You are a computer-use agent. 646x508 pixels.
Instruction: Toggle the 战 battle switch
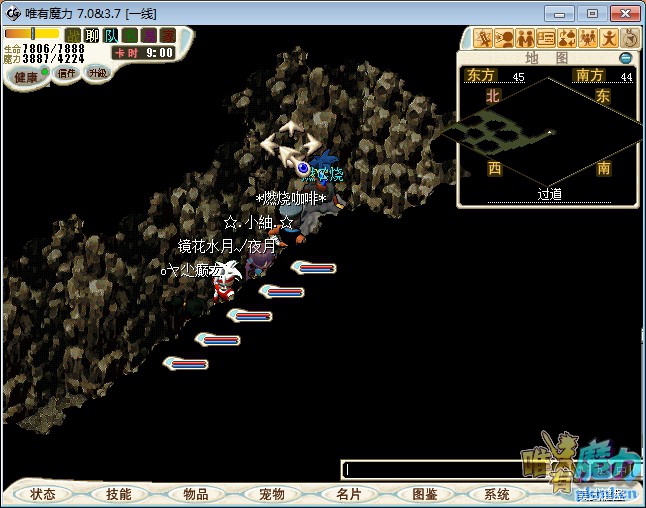(73, 36)
